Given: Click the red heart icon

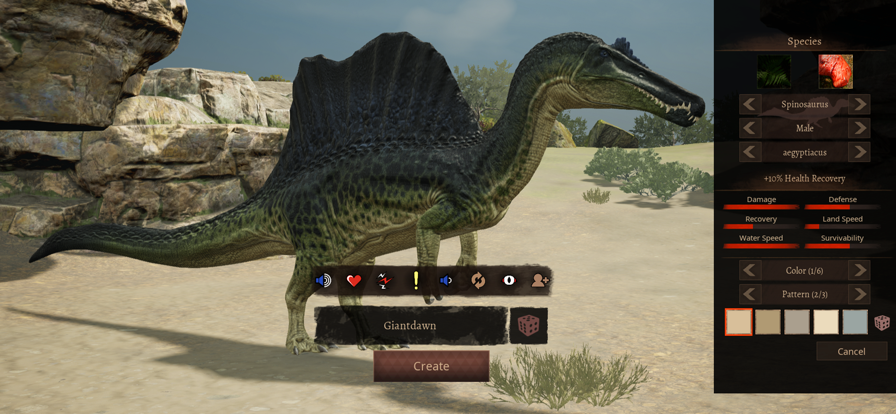Looking at the screenshot, I should pyautogui.click(x=353, y=281).
